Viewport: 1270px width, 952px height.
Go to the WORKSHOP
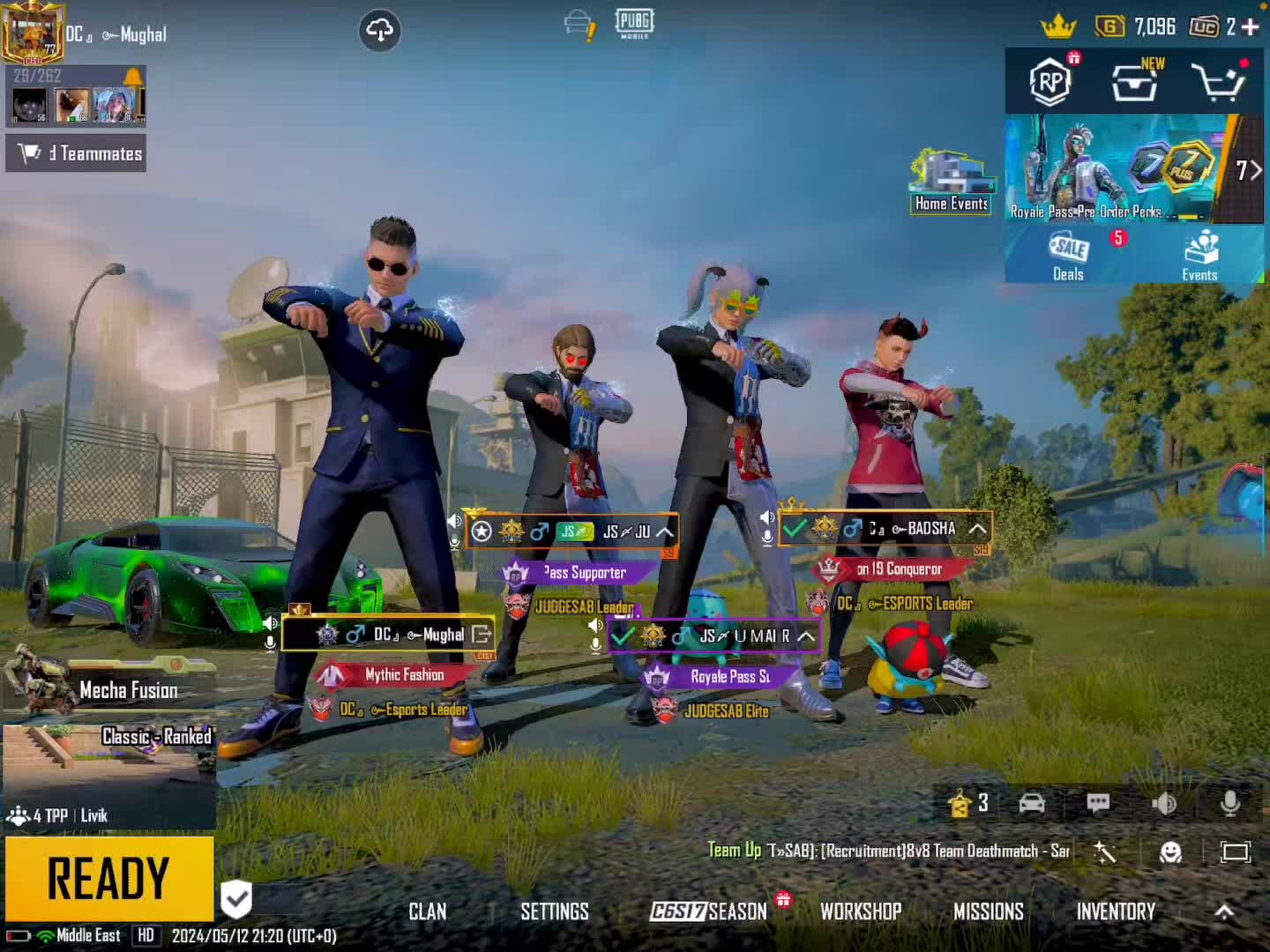pos(861,911)
